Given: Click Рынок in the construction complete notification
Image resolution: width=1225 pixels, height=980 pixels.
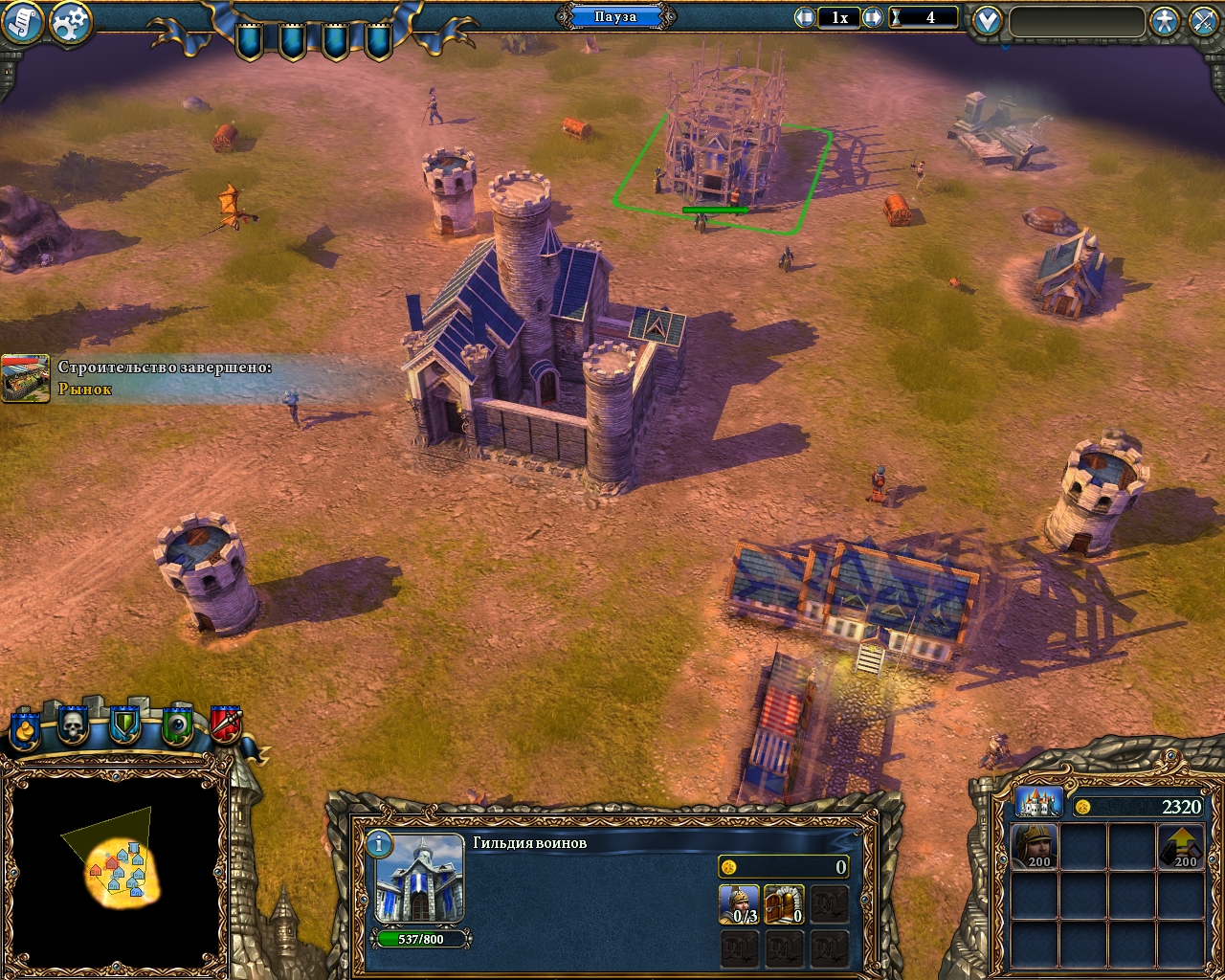Looking at the screenshot, I should [x=84, y=389].
